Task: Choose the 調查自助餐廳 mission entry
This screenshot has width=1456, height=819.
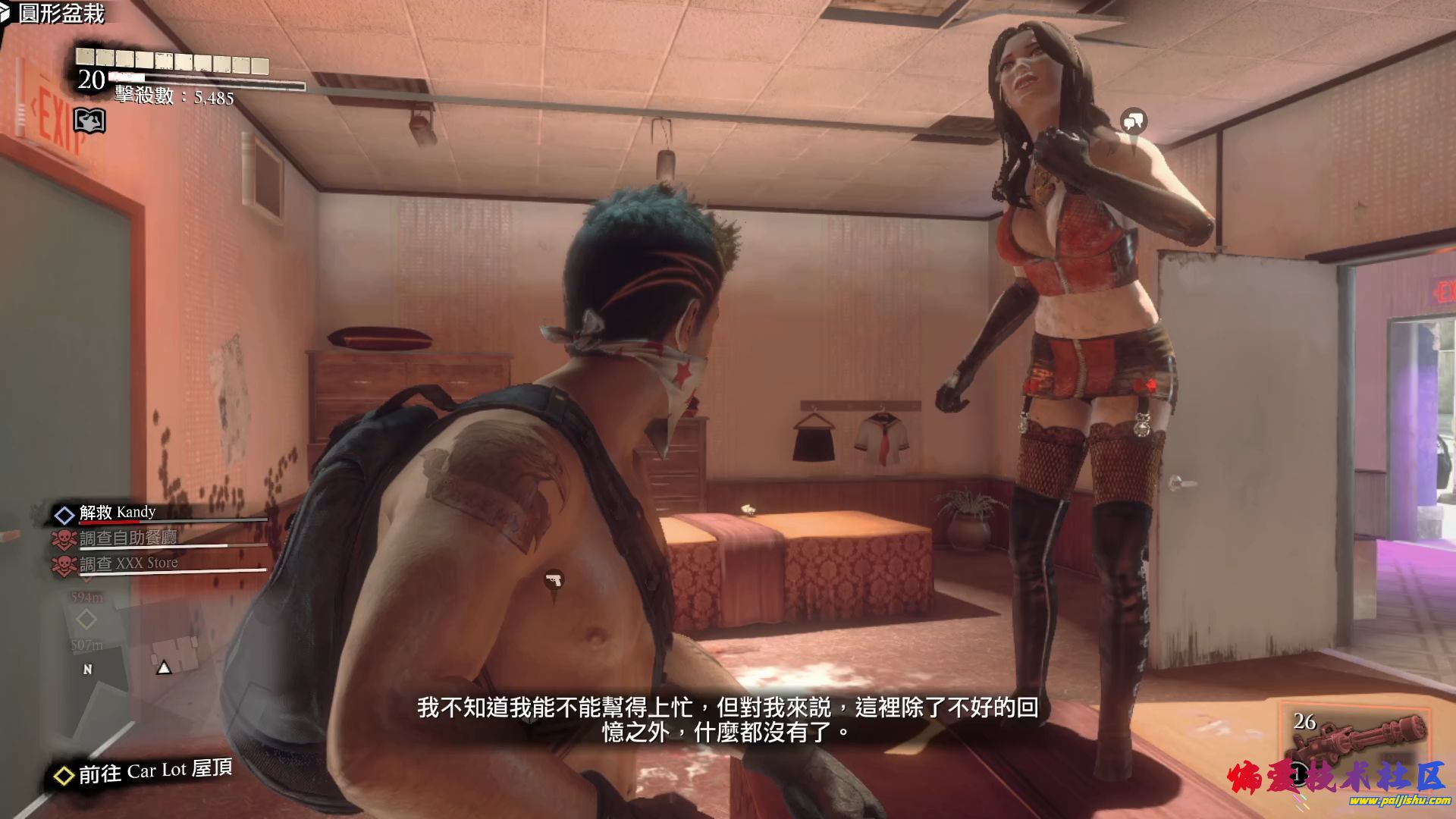Action: (x=127, y=538)
